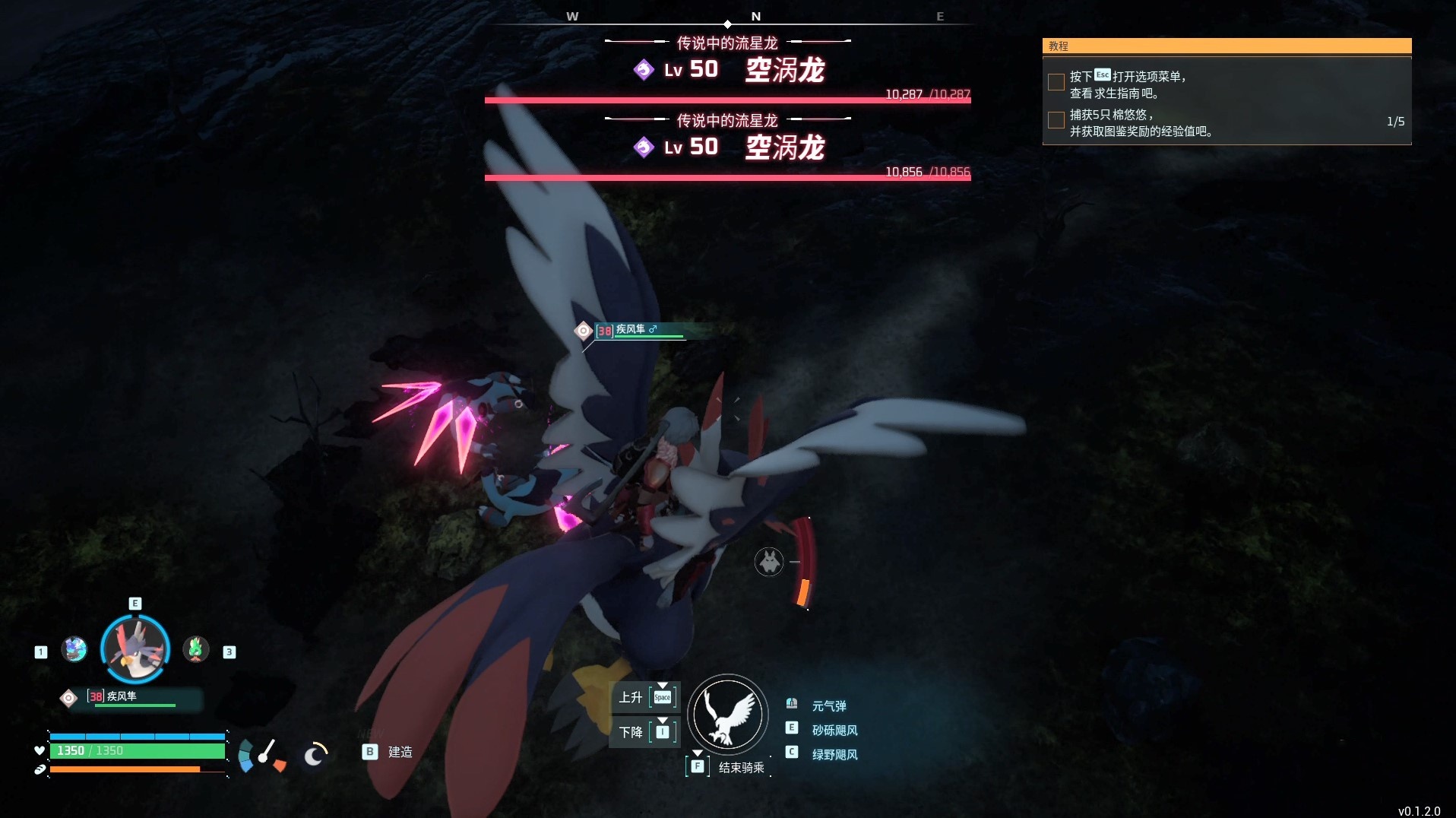Viewport: 1456px width, 818px height.
Task: Activate the 元气弹 skill
Action: pyautogui.click(x=828, y=706)
